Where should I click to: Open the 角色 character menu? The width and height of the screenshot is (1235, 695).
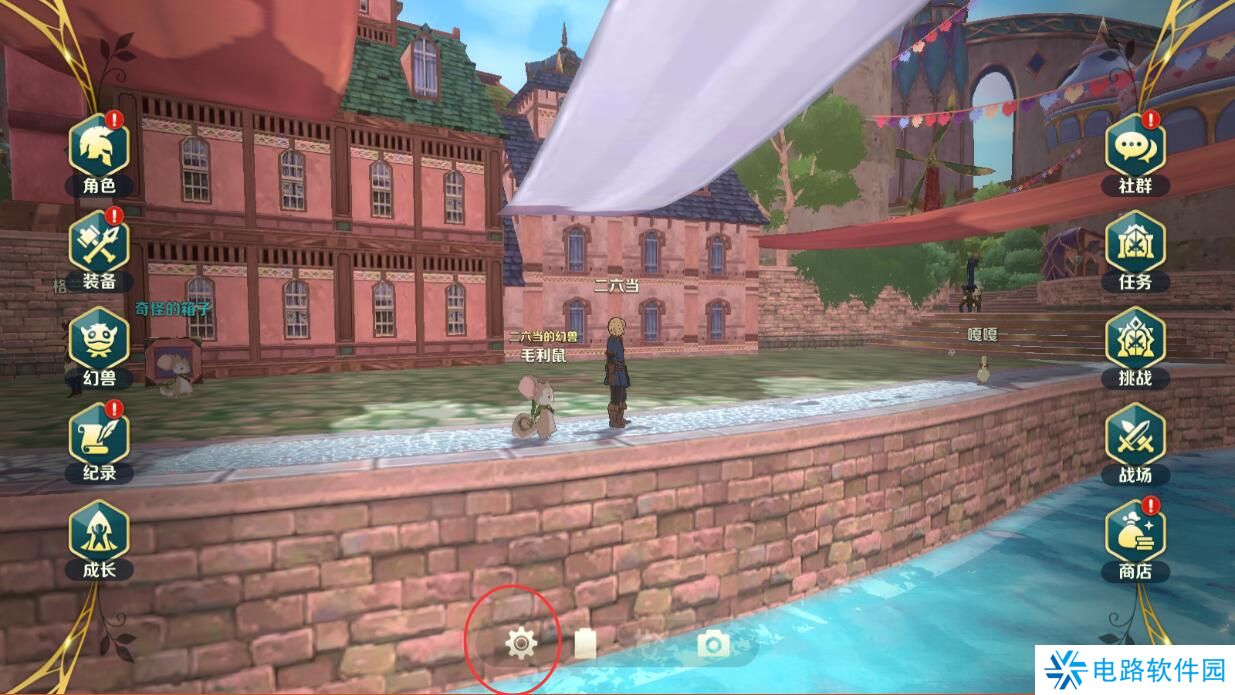[99, 147]
